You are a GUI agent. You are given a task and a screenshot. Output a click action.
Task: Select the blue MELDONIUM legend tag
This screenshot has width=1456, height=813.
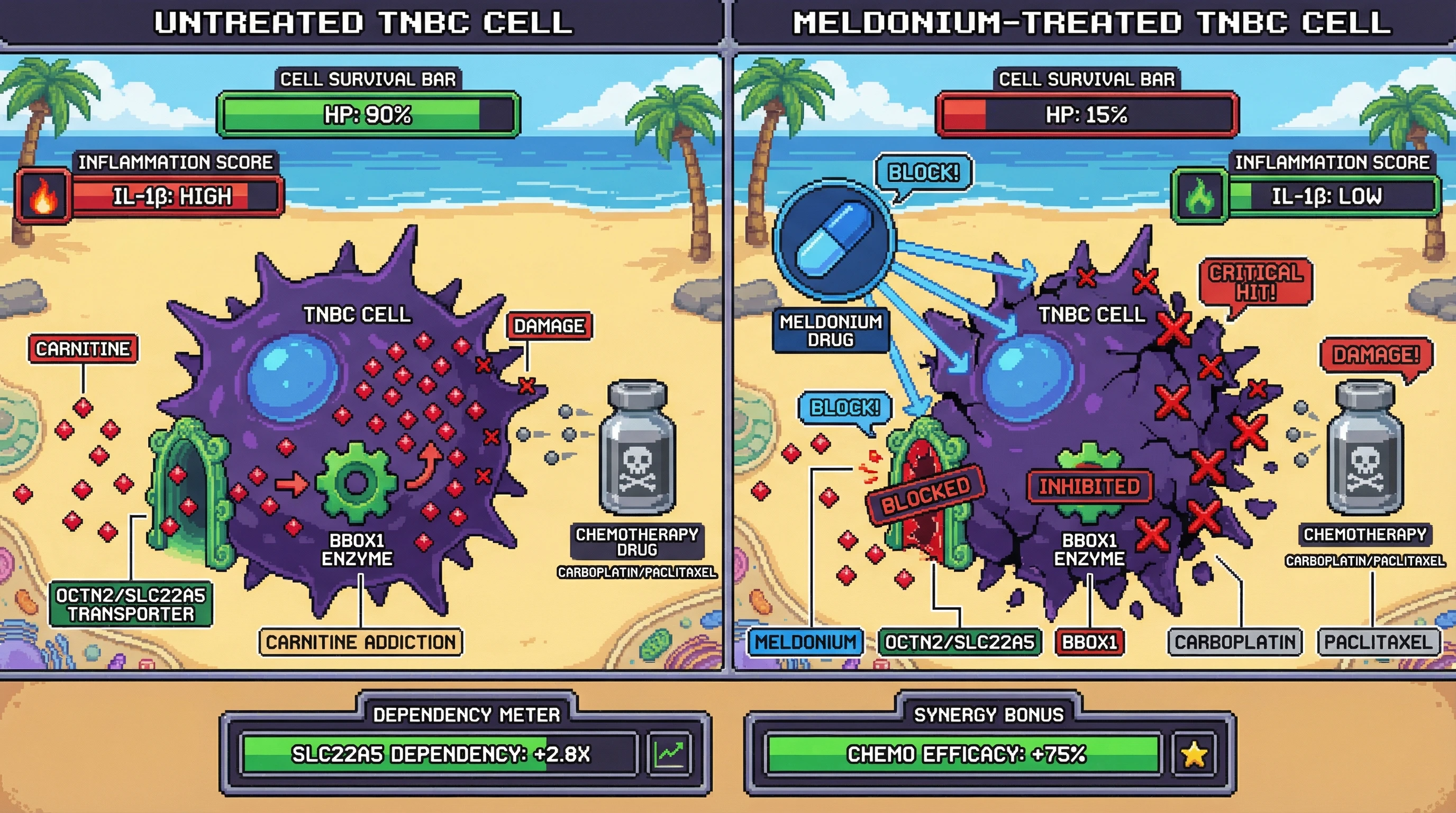805,642
